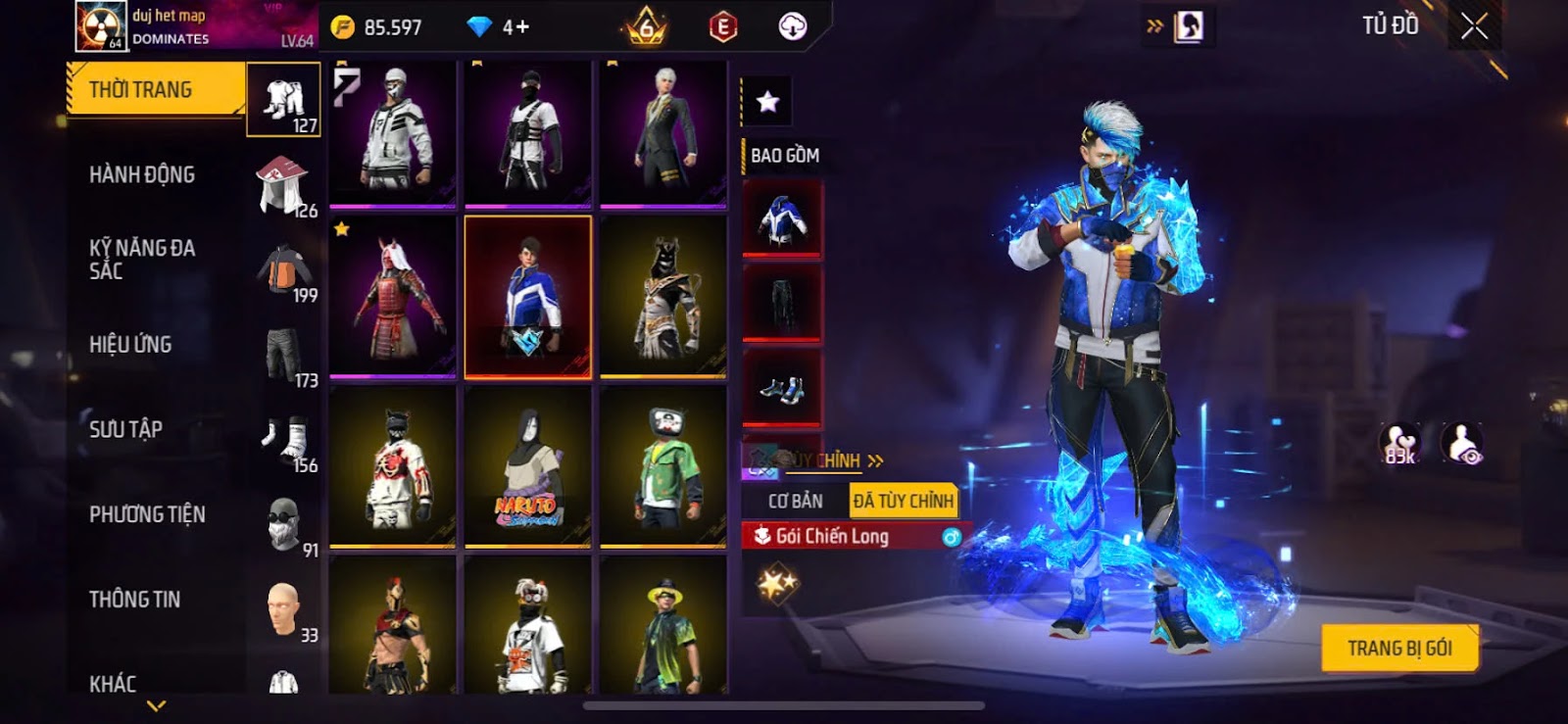Select the blue sneakers item slot
This screenshot has width=1568, height=724.
(782, 389)
